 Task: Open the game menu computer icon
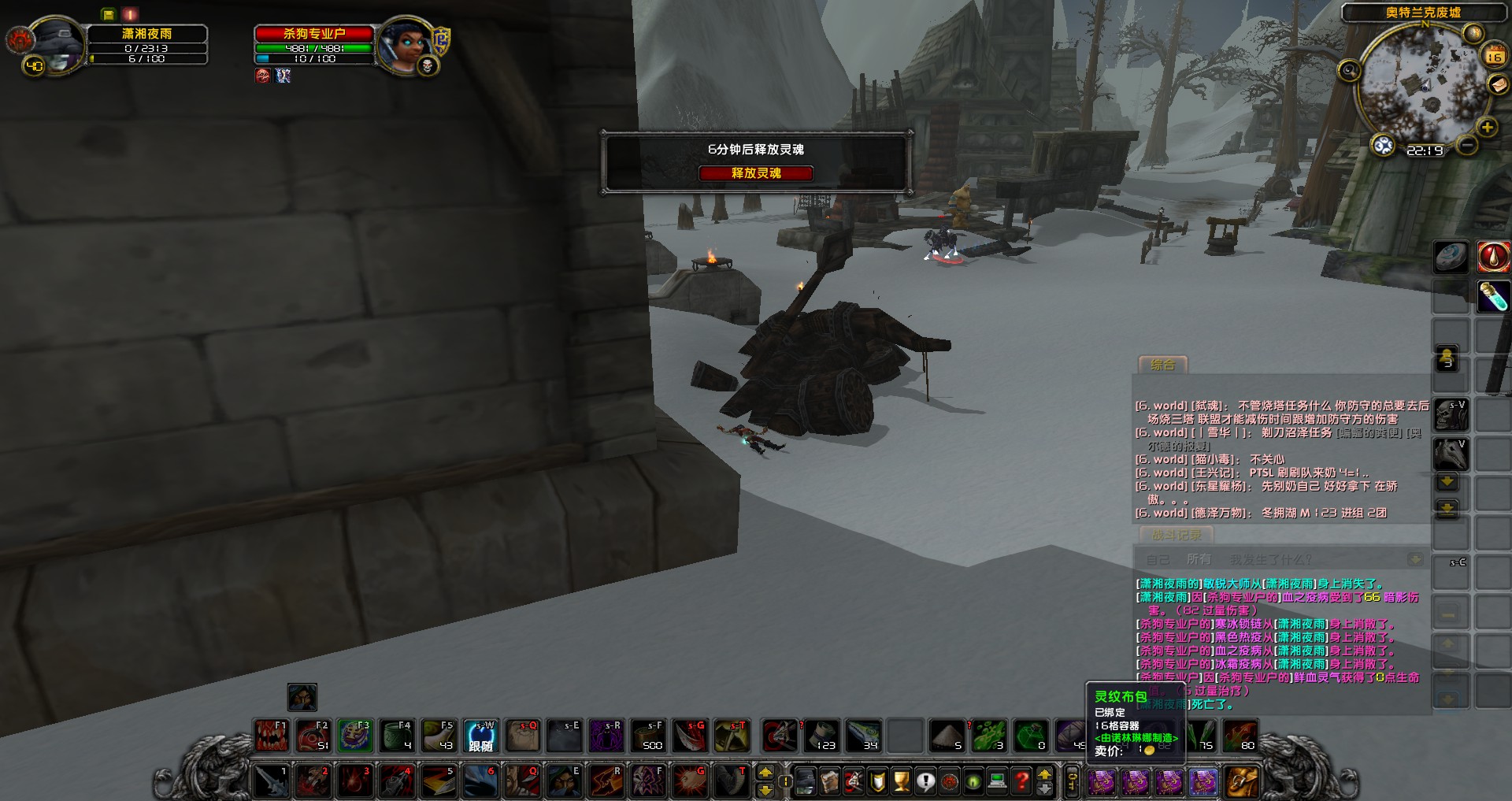(x=997, y=781)
